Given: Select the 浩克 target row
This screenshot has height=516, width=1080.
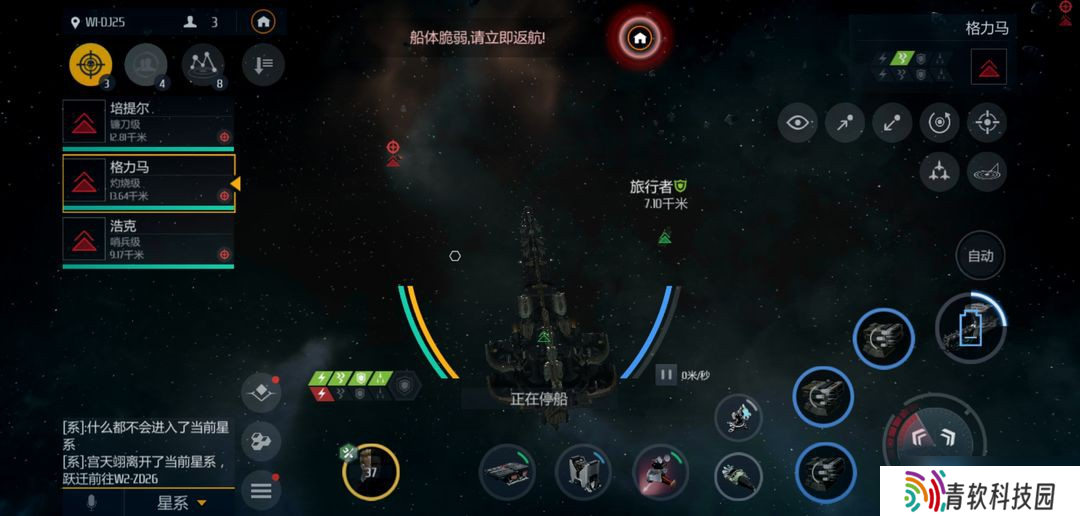Looking at the screenshot, I should click(148, 241).
